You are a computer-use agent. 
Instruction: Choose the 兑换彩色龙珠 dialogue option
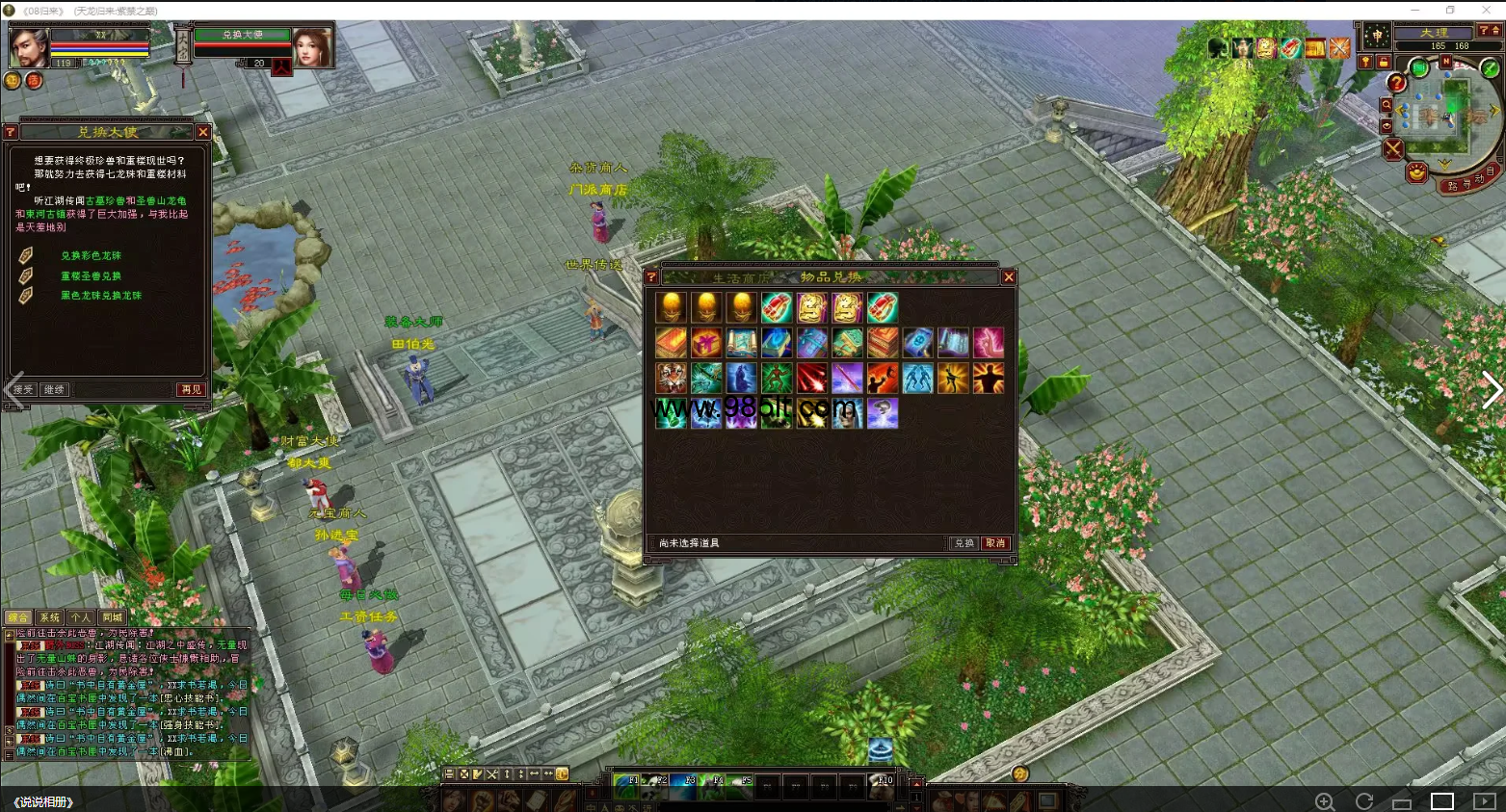click(91, 256)
